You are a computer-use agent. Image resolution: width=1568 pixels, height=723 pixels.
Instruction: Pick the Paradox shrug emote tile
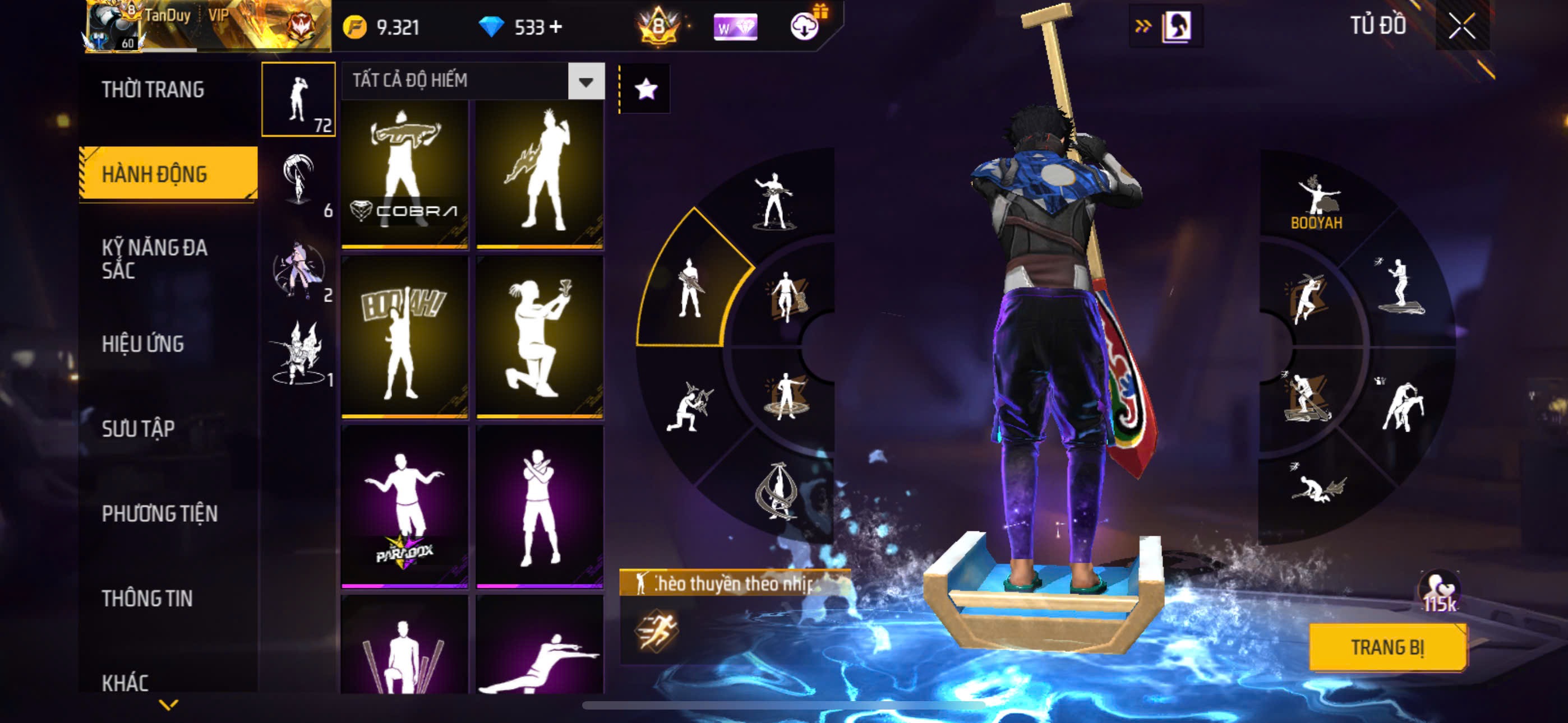pos(405,506)
